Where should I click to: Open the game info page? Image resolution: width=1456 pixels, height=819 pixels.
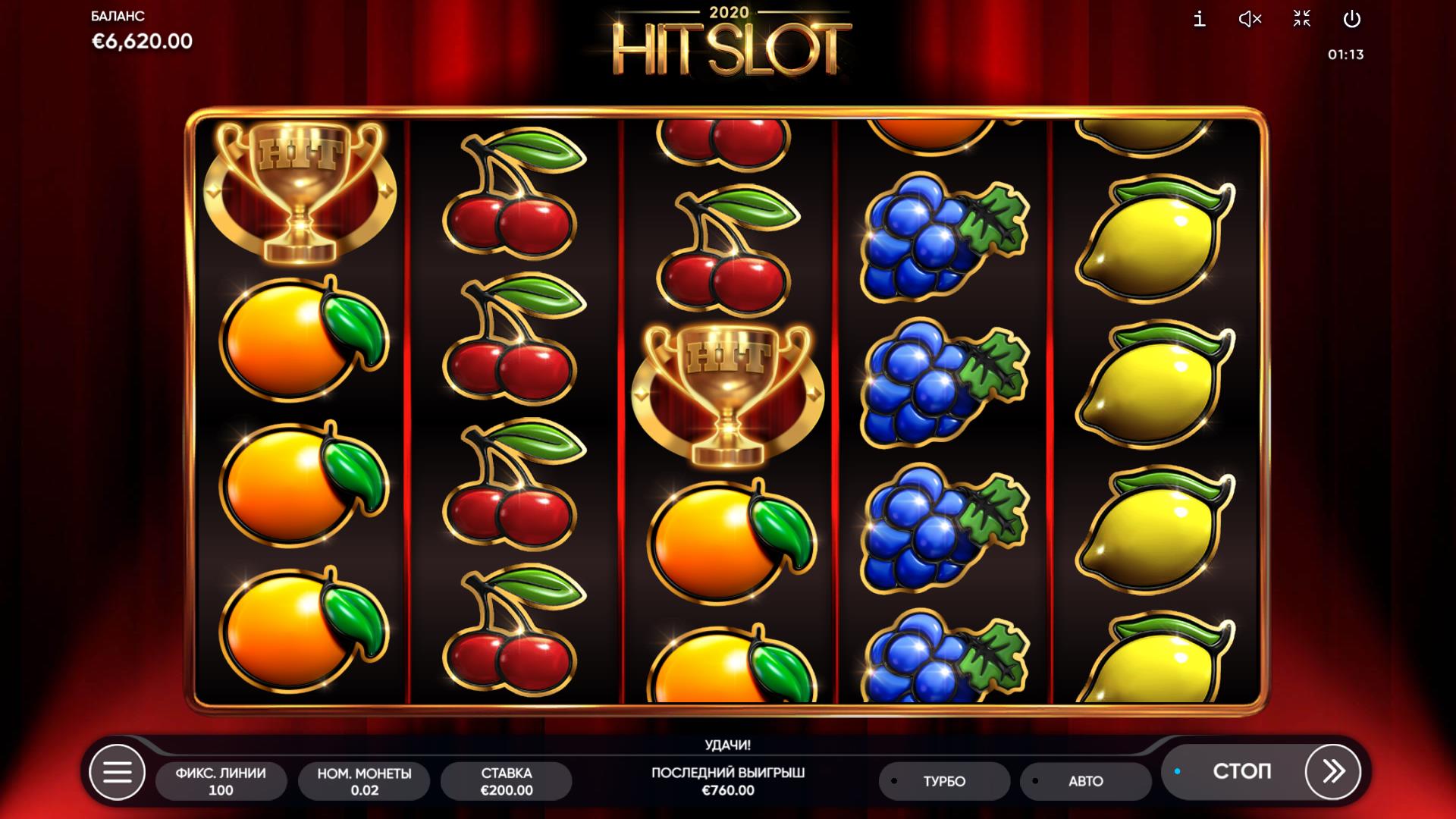pos(1199,19)
